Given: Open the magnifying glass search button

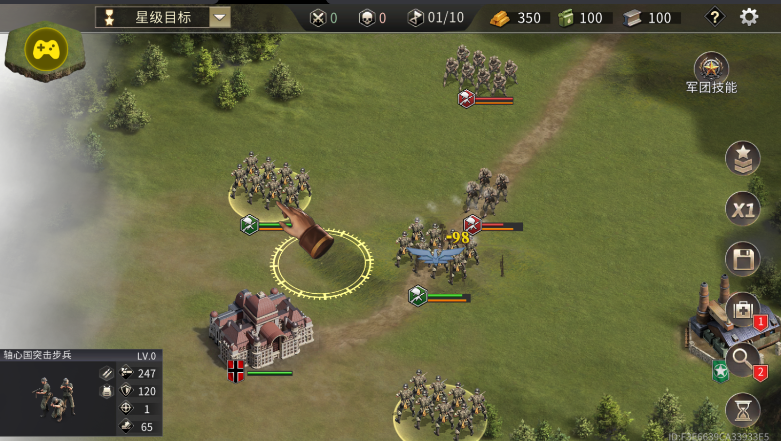Looking at the screenshot, I should (742, 360).
